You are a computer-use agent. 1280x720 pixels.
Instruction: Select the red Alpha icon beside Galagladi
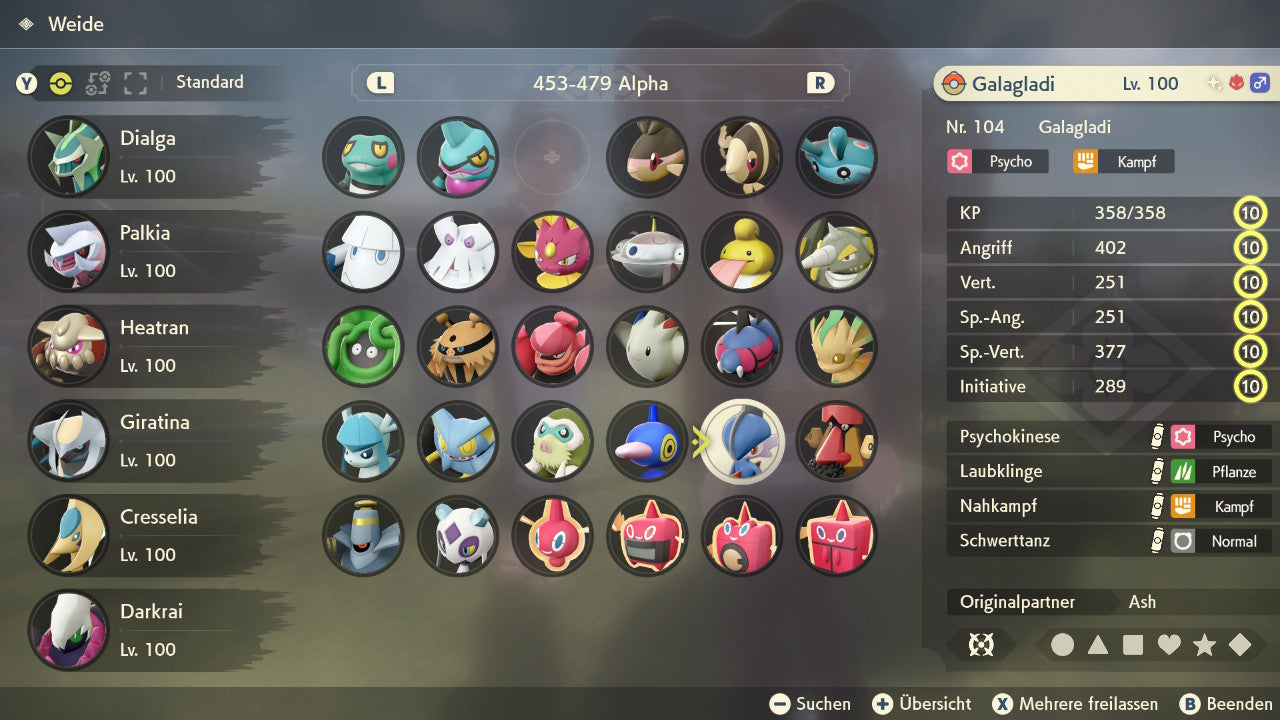coord(1236,83)
